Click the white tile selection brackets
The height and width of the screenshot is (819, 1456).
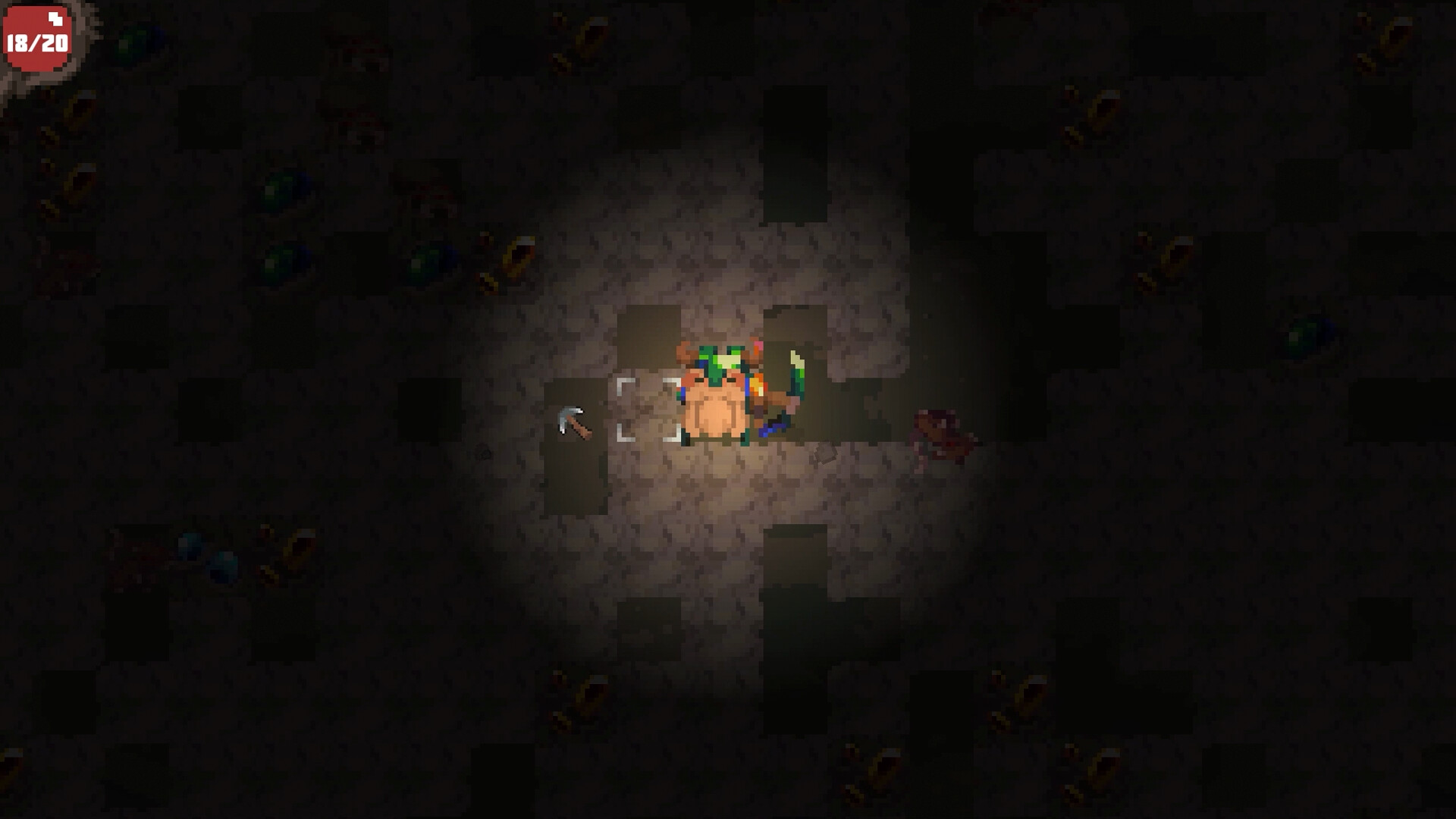click(648, 409)
